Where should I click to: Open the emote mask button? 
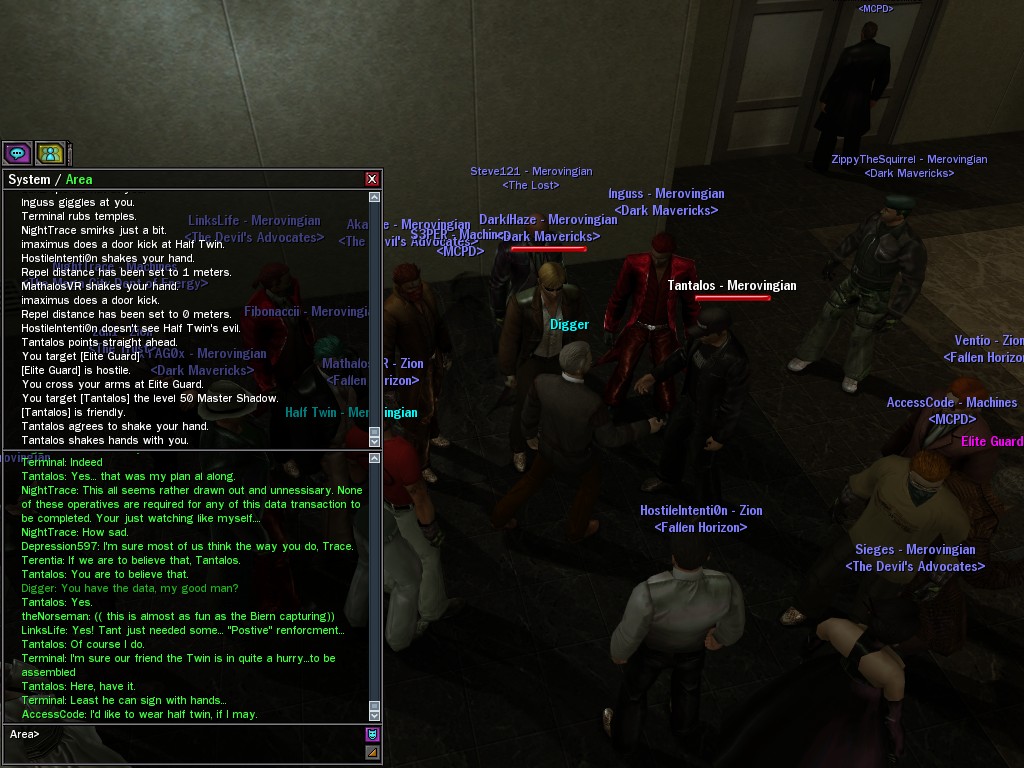tap(372, 734)
